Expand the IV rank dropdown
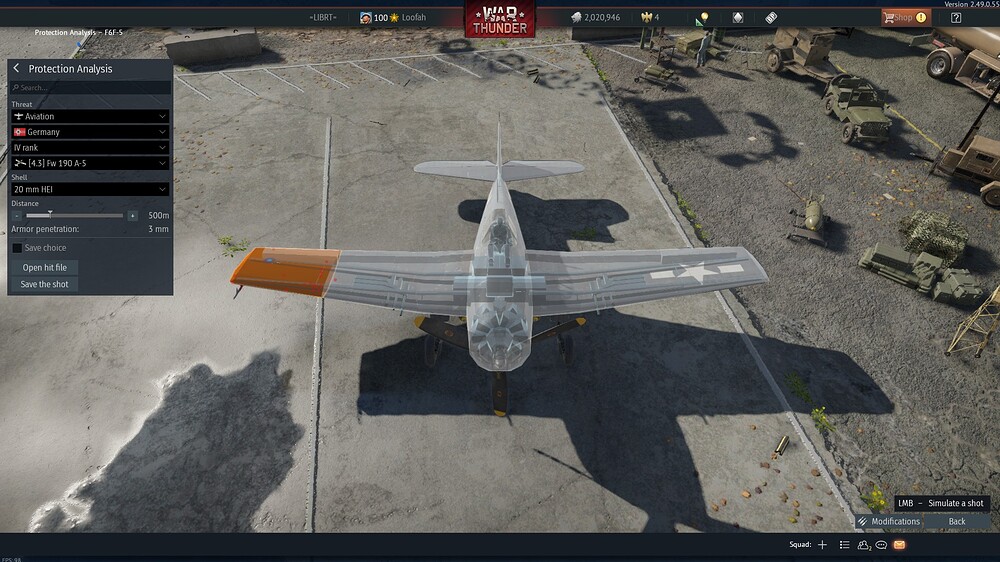1000x562 pixels. pos(90,147)
